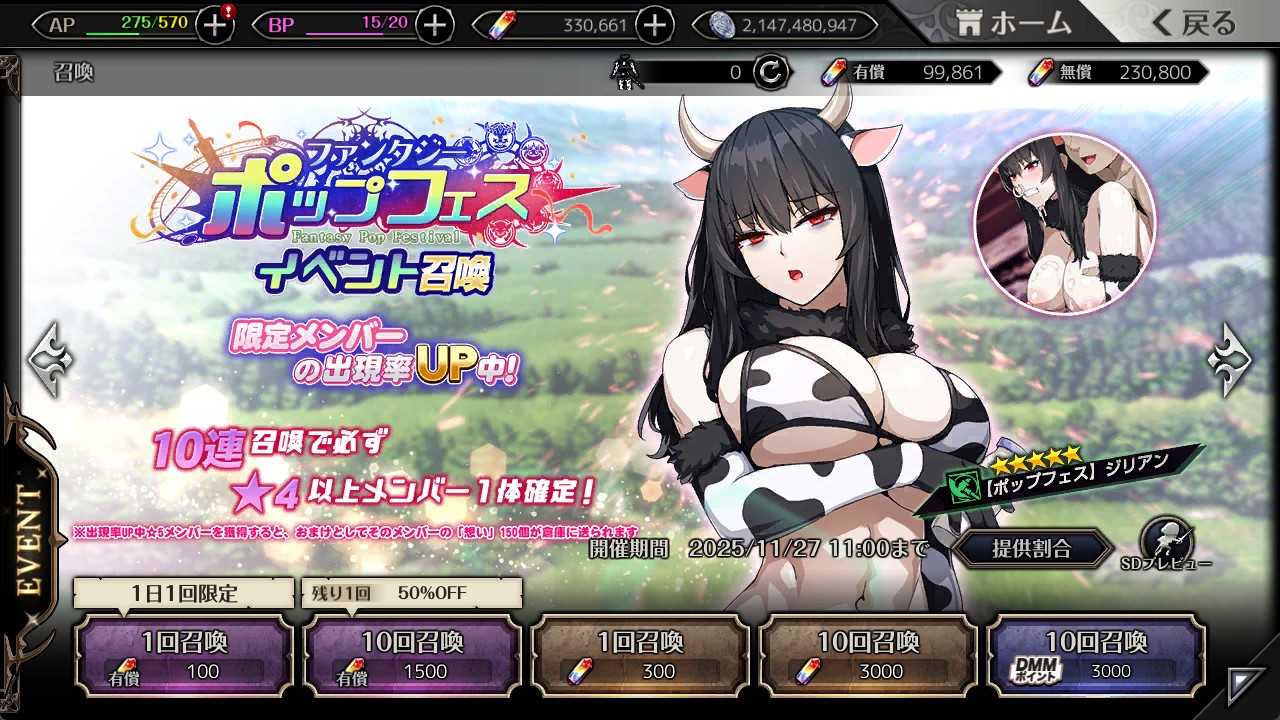The image size is (1280, 720).
Task: Show the previous summon banner
Action: (x=48, y=357)
